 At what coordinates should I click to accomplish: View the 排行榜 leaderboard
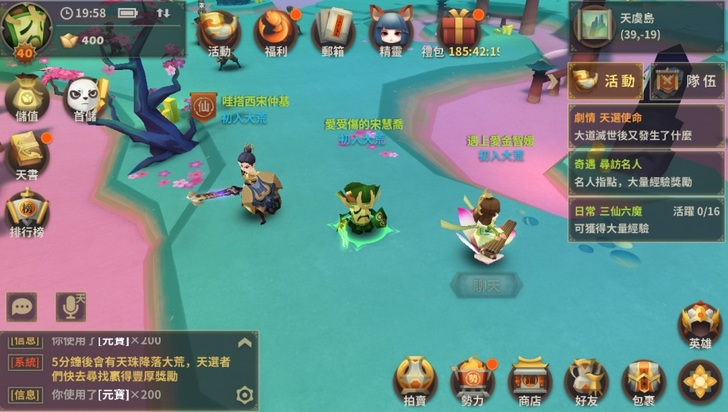point(24,211)
